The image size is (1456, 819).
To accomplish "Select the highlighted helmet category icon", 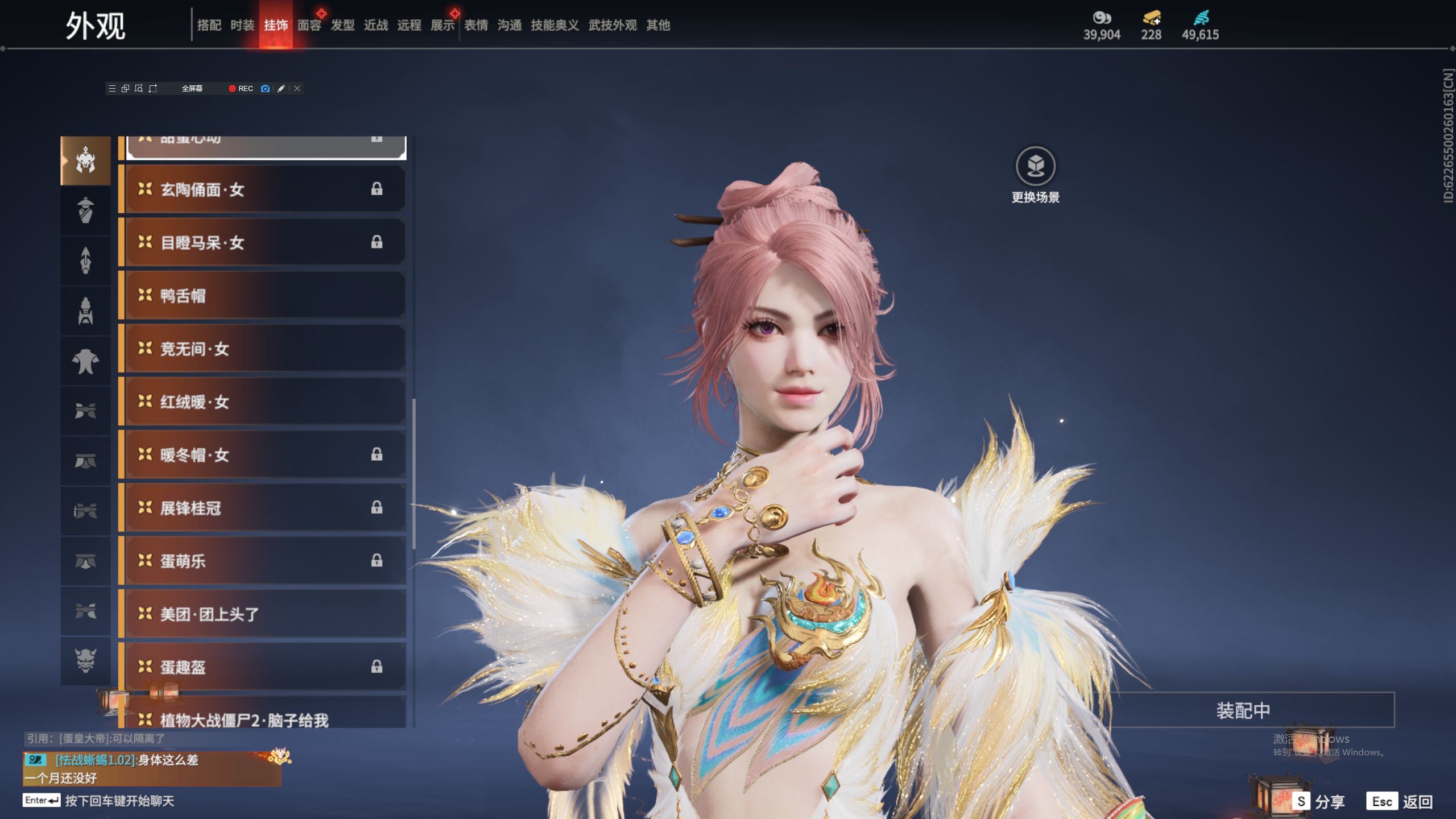I will (x=85, y=160).
